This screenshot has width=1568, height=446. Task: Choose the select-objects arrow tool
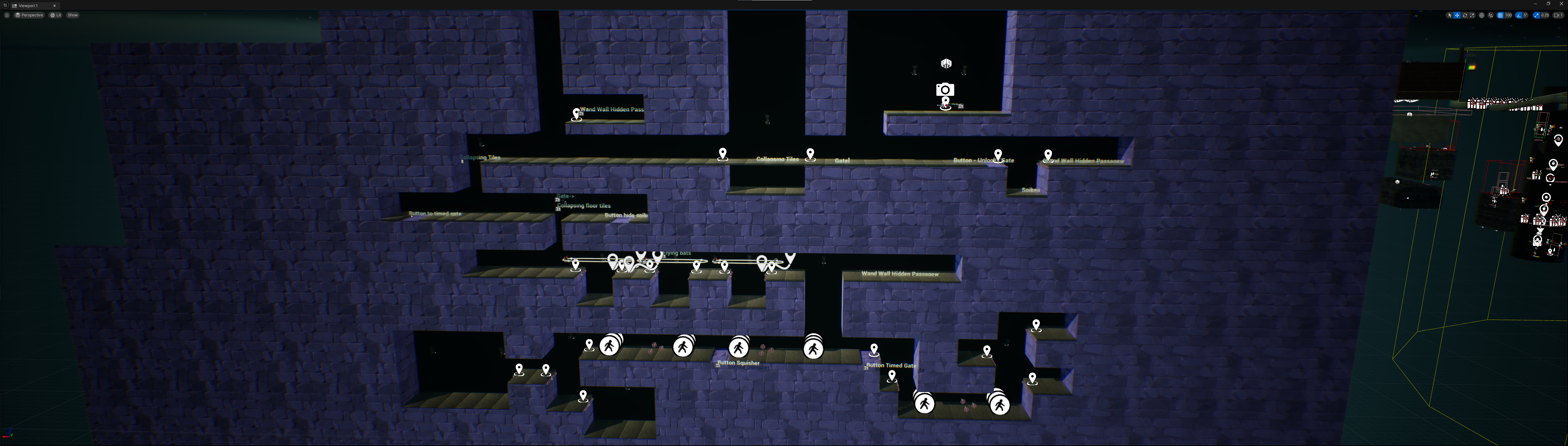tap(1450, 15)
